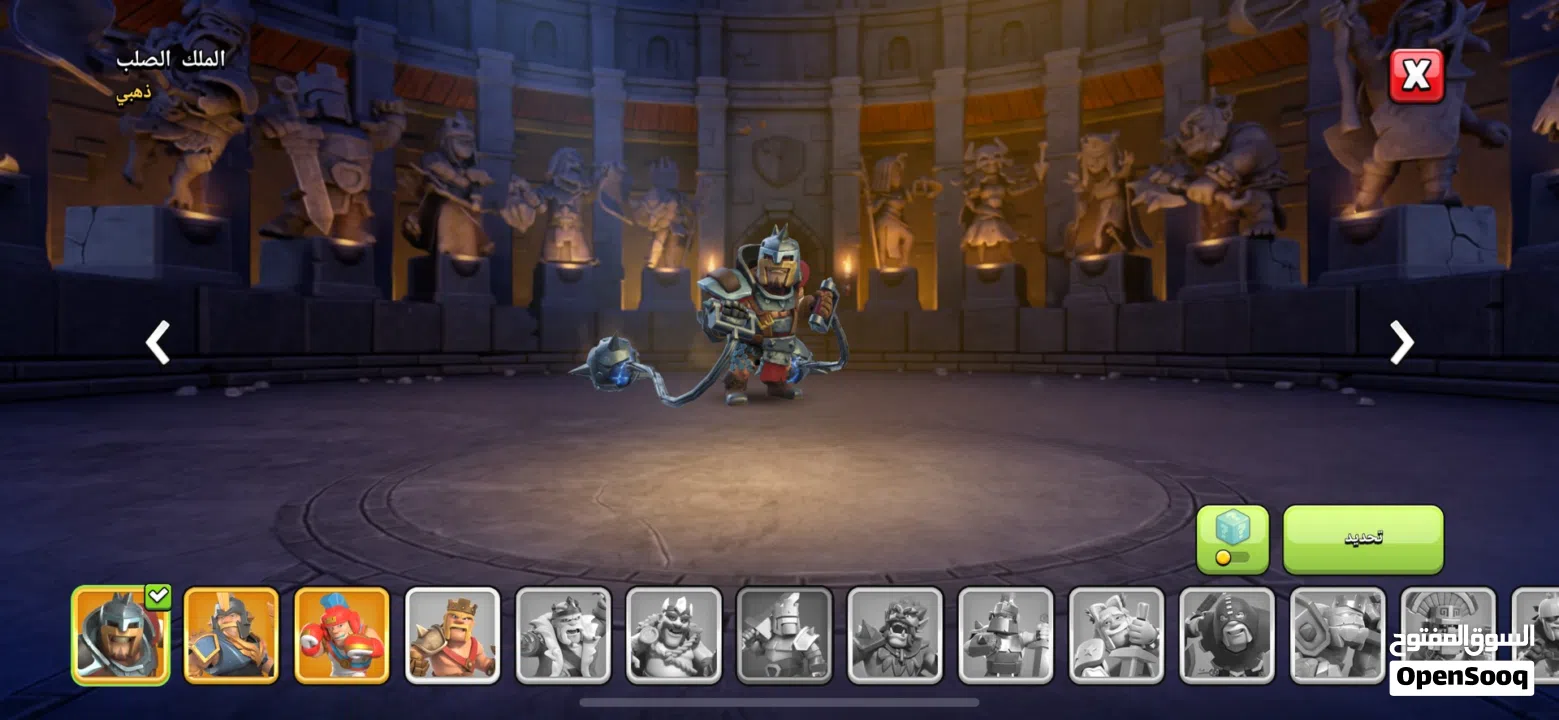Choose the blue and gold armored king skin
The height and width of the screenshot is (720, 1559).
click(231, 635)
